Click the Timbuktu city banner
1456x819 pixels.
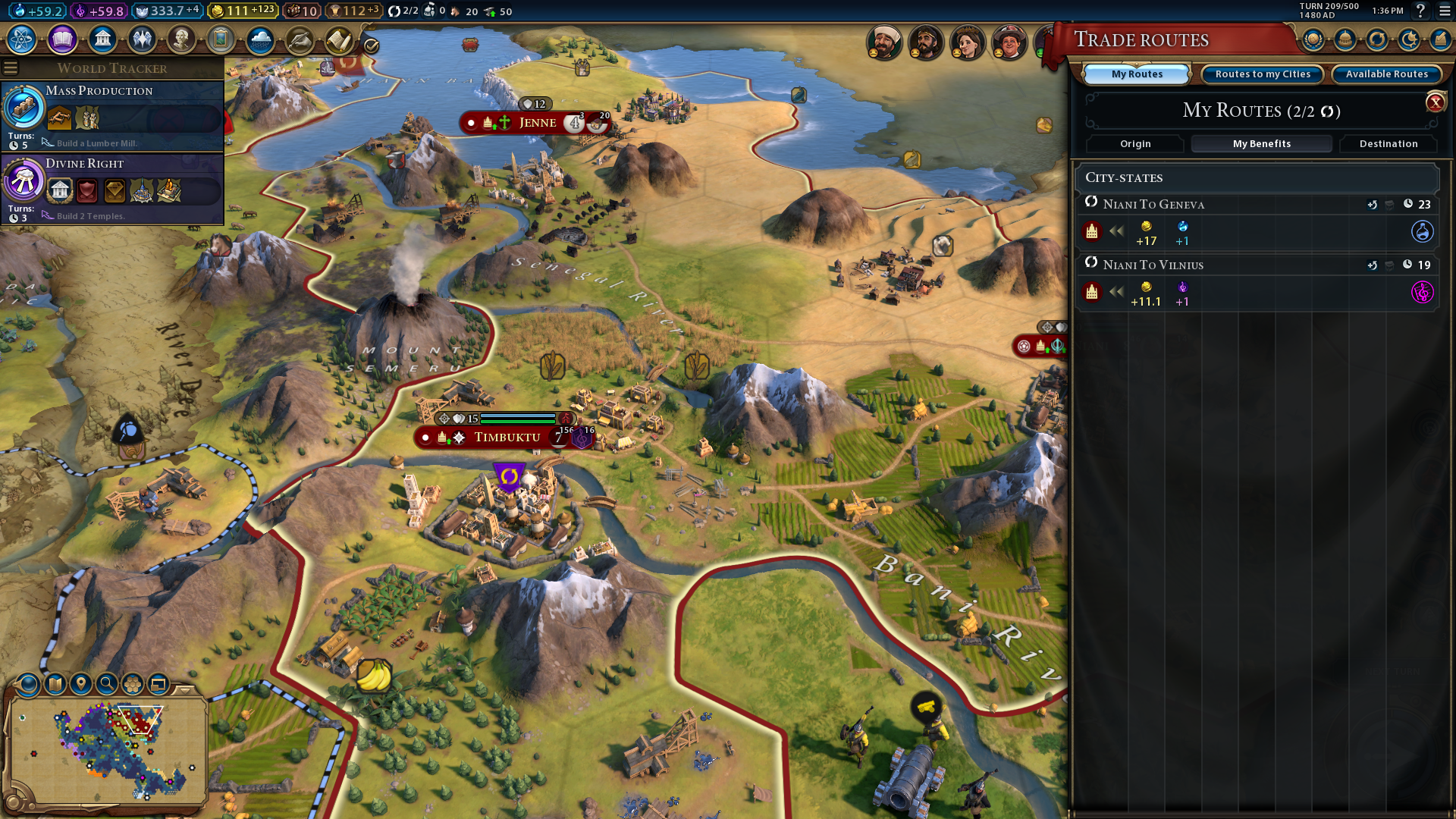click(507, 438)
